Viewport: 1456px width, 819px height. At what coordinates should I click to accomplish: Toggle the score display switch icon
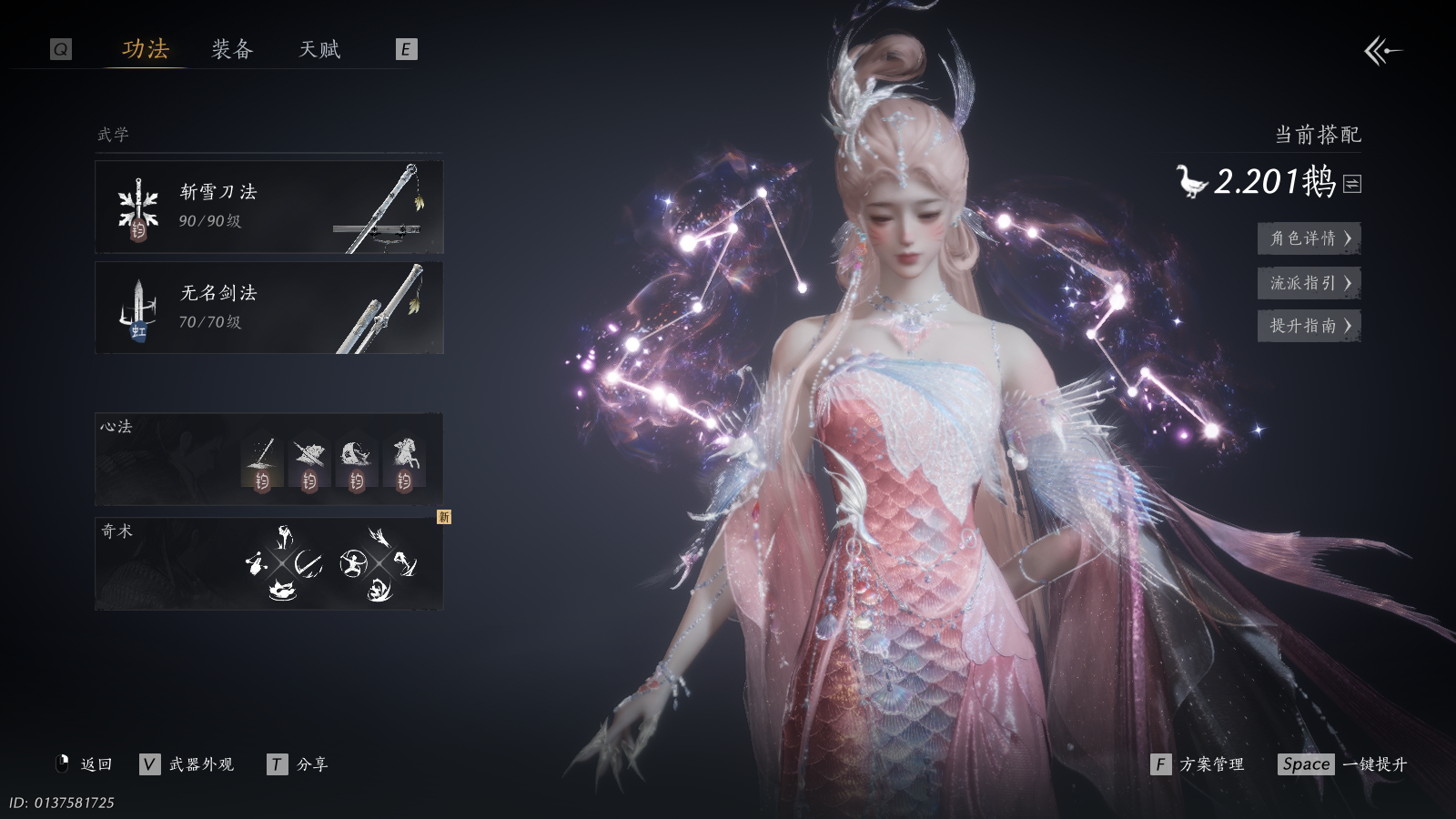point(1352,184)
